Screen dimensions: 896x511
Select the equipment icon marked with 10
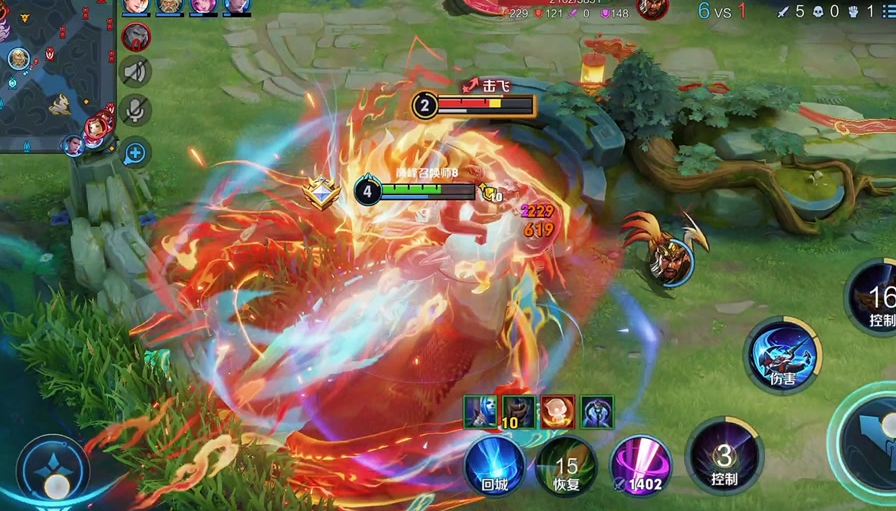(518, 412)
